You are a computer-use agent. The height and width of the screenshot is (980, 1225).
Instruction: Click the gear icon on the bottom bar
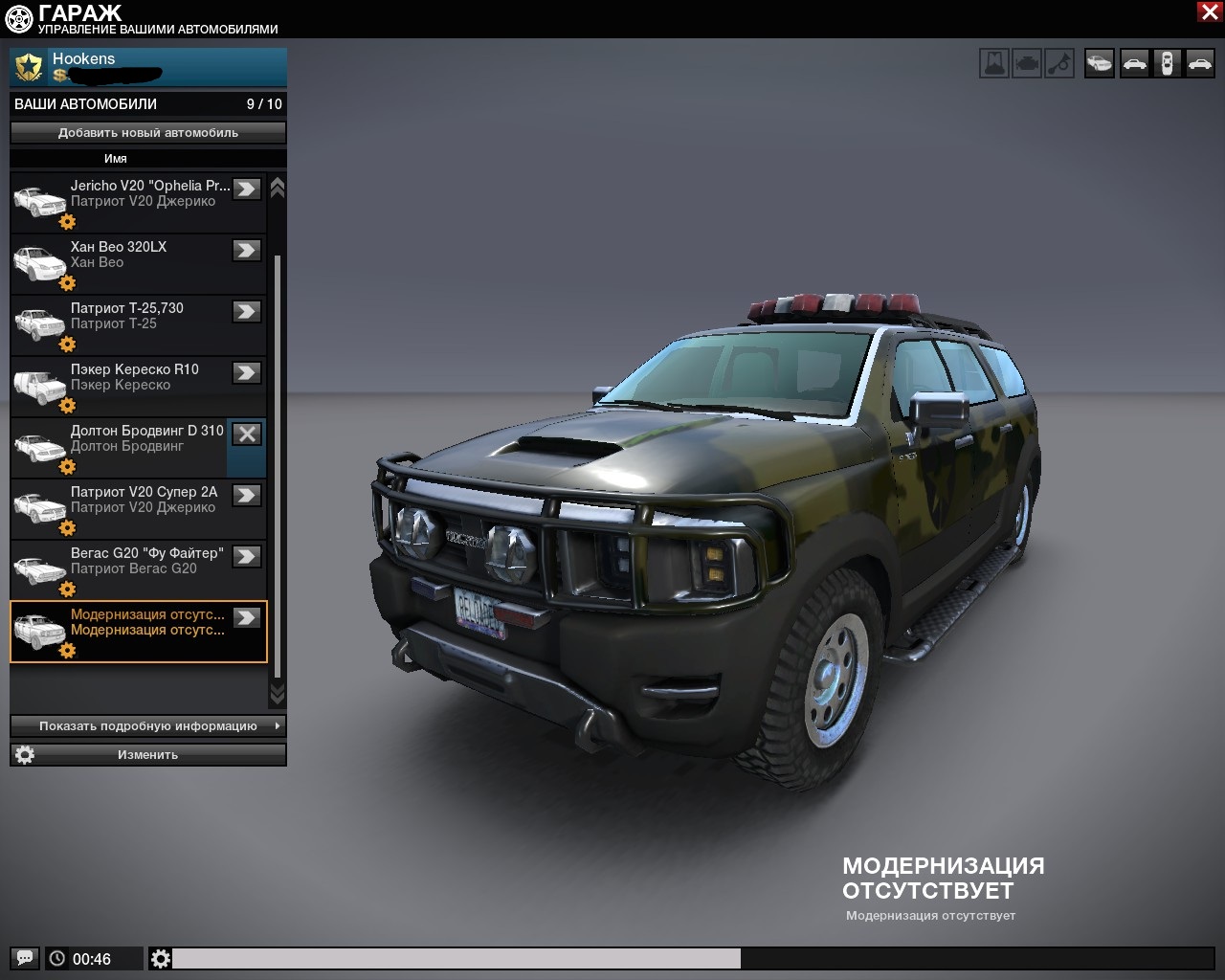click(x=161, y=958)
